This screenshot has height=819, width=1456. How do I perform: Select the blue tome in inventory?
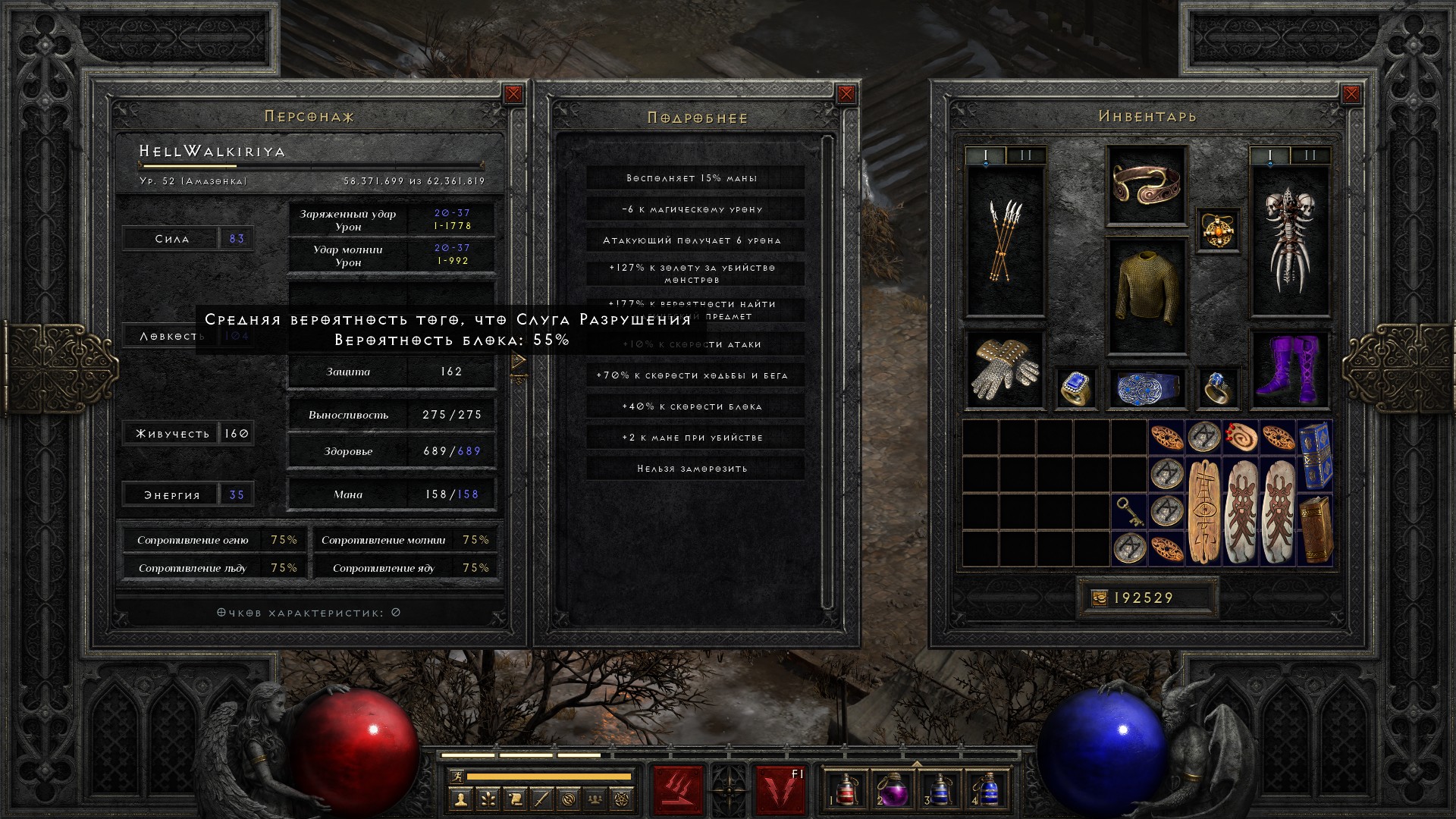1316,456
